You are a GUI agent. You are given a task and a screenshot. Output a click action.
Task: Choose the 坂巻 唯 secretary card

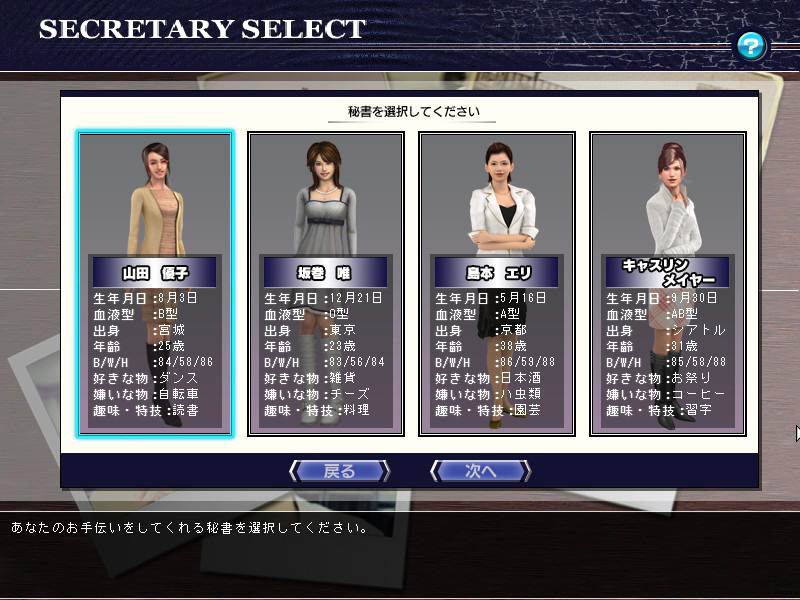325,284
